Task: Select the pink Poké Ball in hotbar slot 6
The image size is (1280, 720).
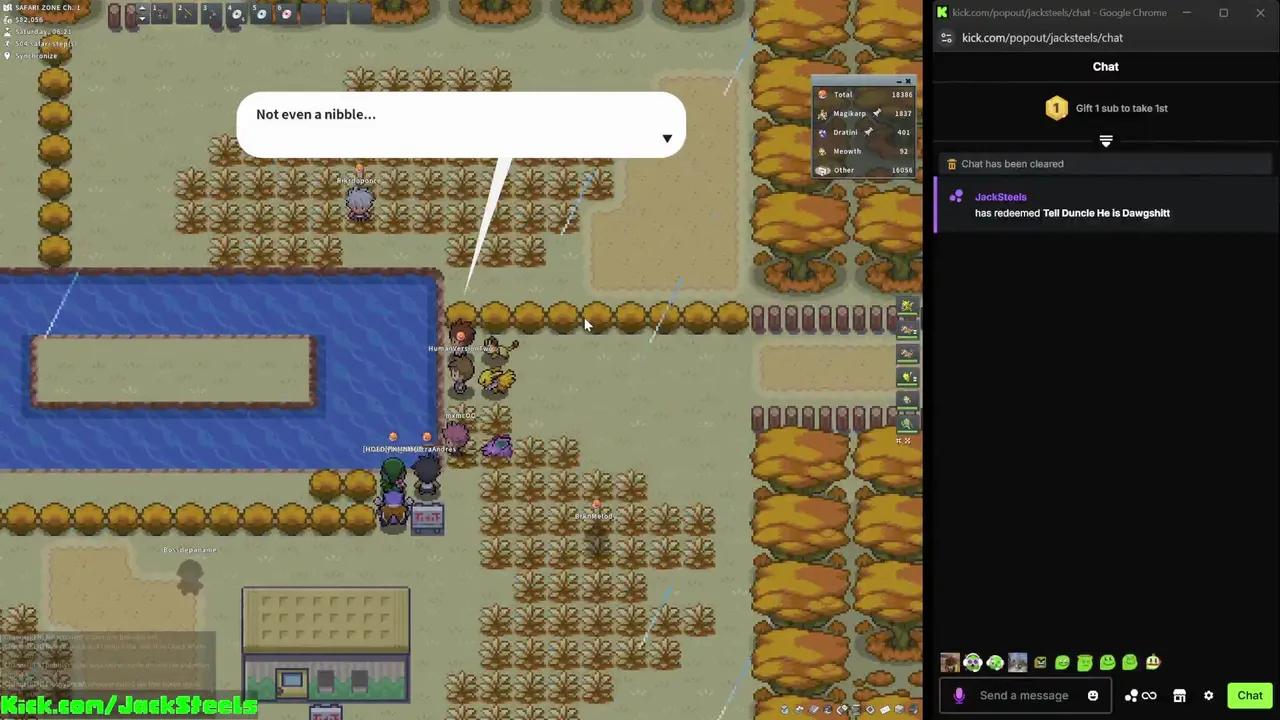Action: (287, 13)
